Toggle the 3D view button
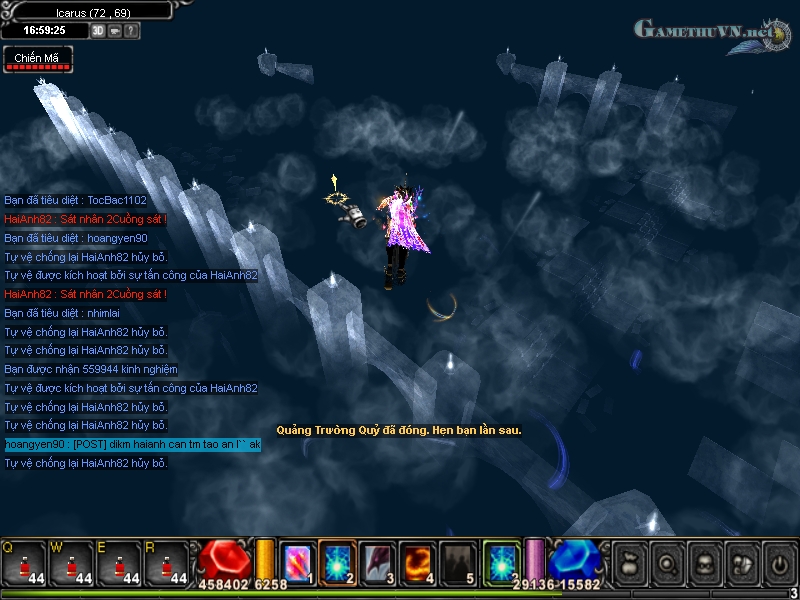Image resolution: width=800 pixels, height=600 pixels. coord(98,31)
